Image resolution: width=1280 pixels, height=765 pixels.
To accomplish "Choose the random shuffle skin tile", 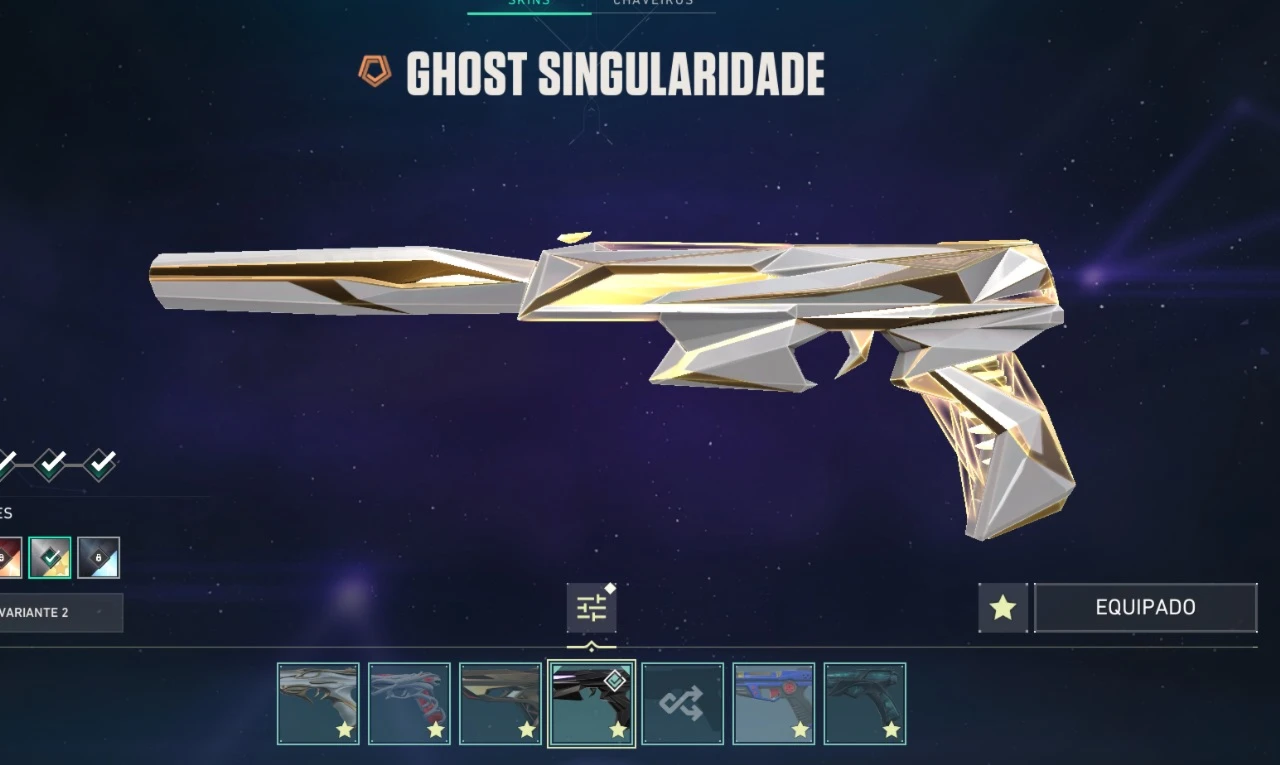I will [682, 703].
